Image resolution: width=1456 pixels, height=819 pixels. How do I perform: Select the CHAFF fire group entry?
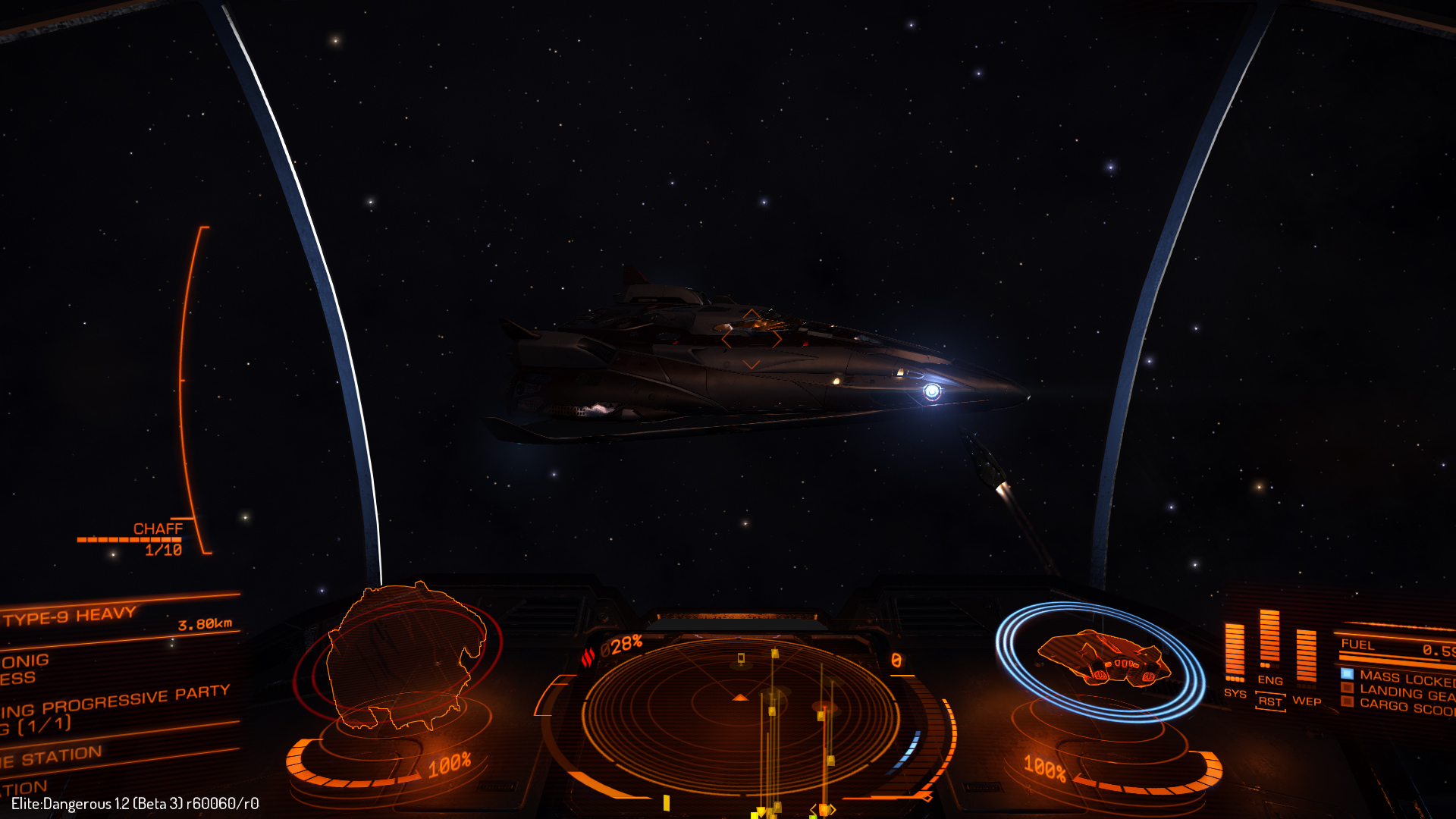coord(158,529)
